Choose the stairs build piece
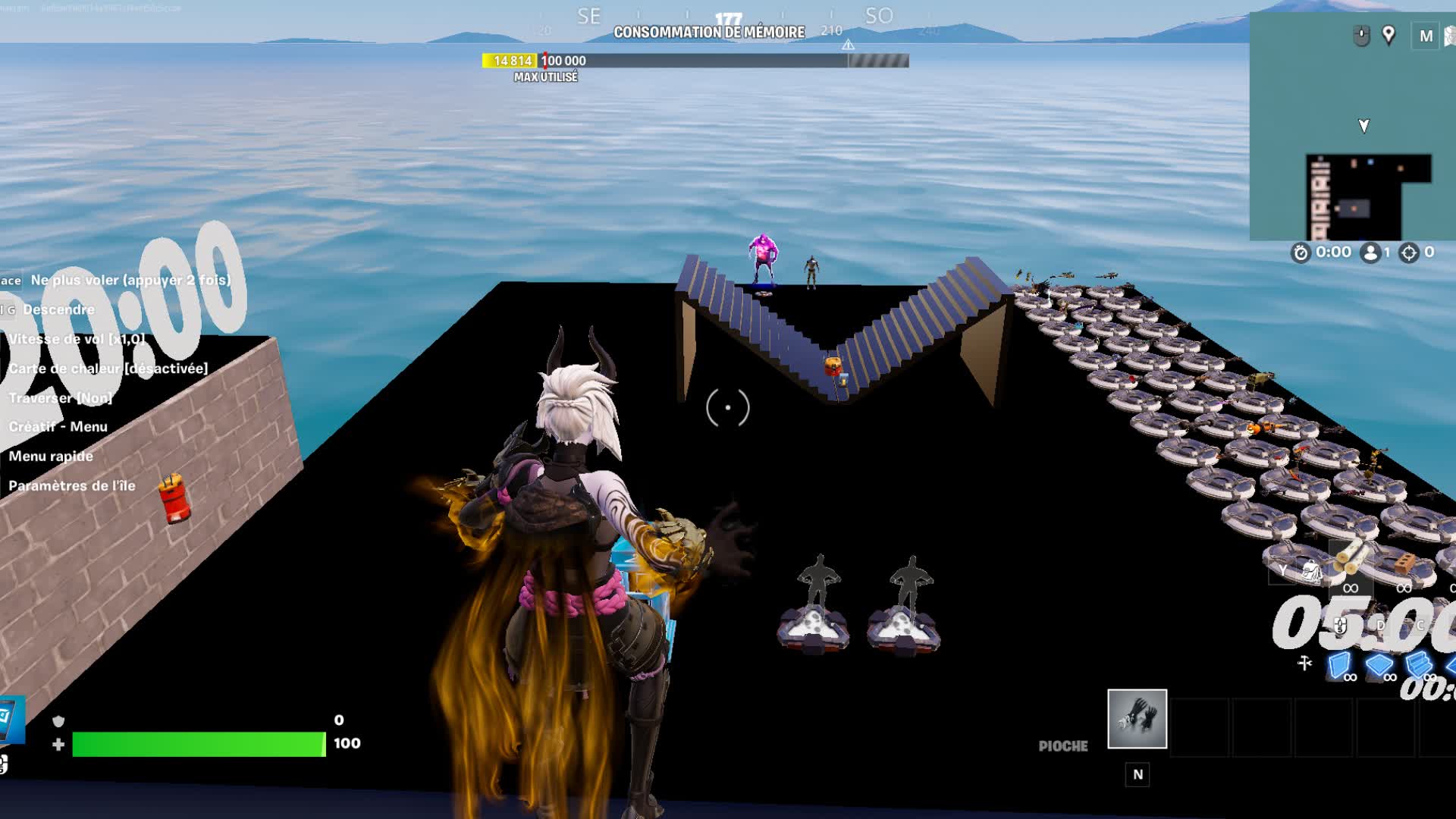Viewport: 1456px width, 819px height. pyautogui.click(x=1418, y=665)
